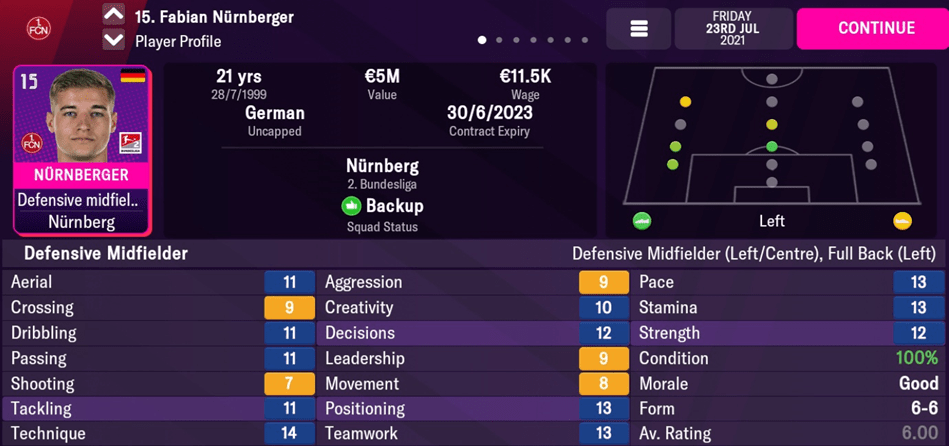The width and height of the screenshot is (949, 446).
Task: Select the second page indicator dot
Action: point(499,41)
